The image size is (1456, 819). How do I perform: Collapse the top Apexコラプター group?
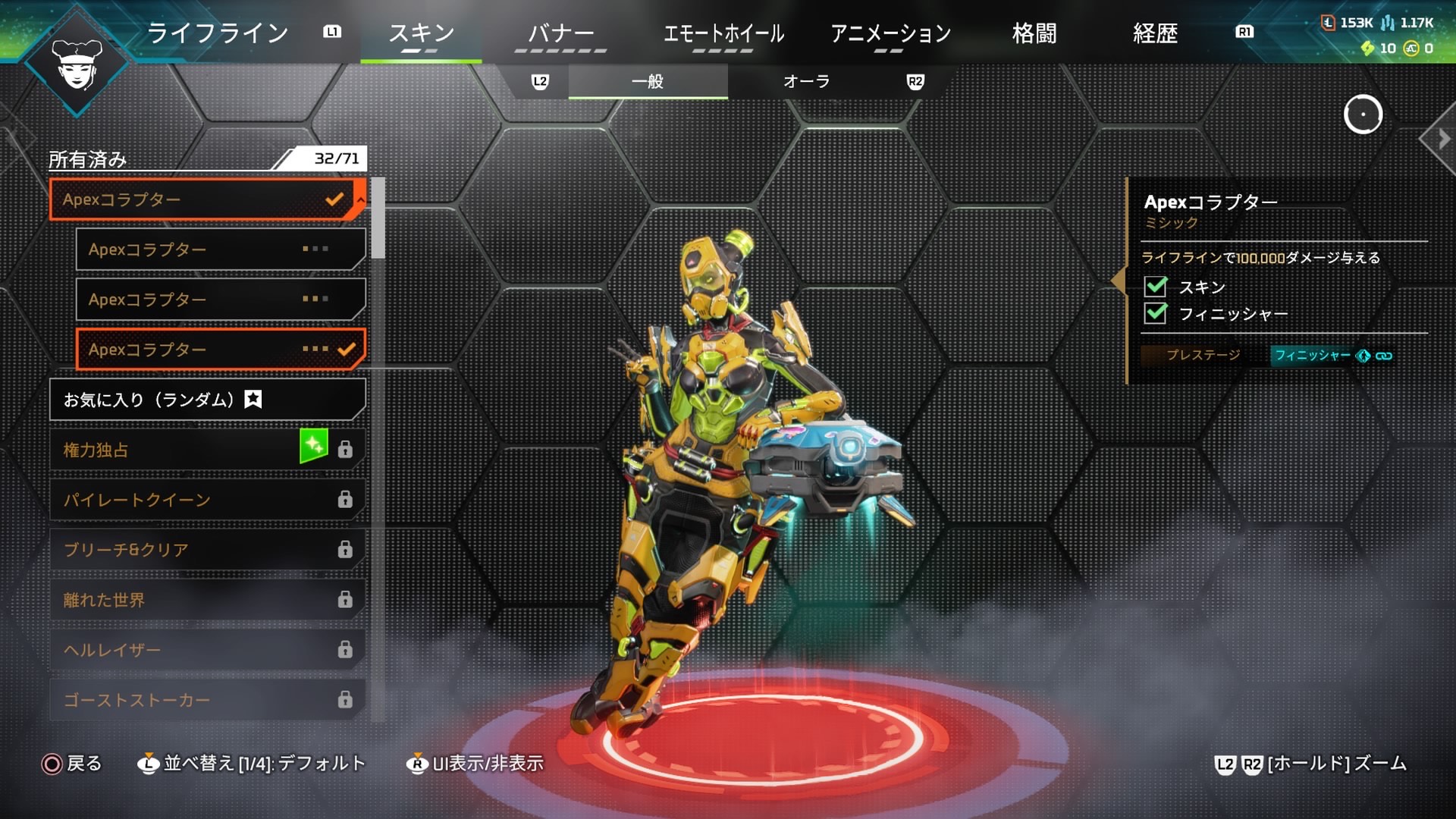click(361, 199)
